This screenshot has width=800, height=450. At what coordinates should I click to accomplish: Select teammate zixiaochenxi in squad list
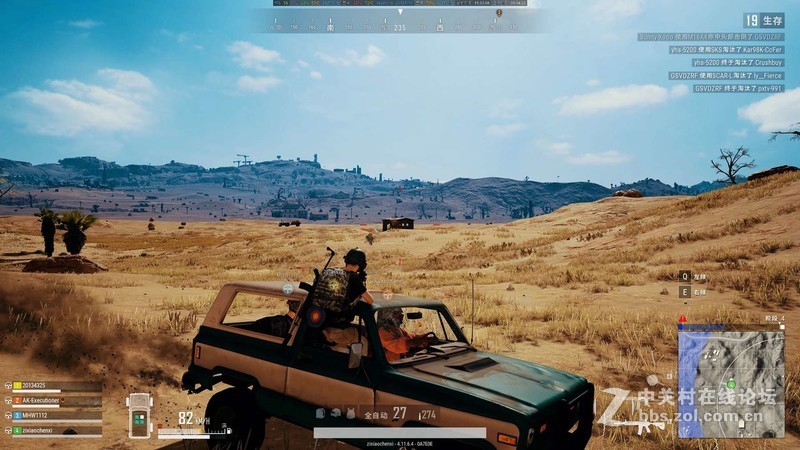[48, 430]
